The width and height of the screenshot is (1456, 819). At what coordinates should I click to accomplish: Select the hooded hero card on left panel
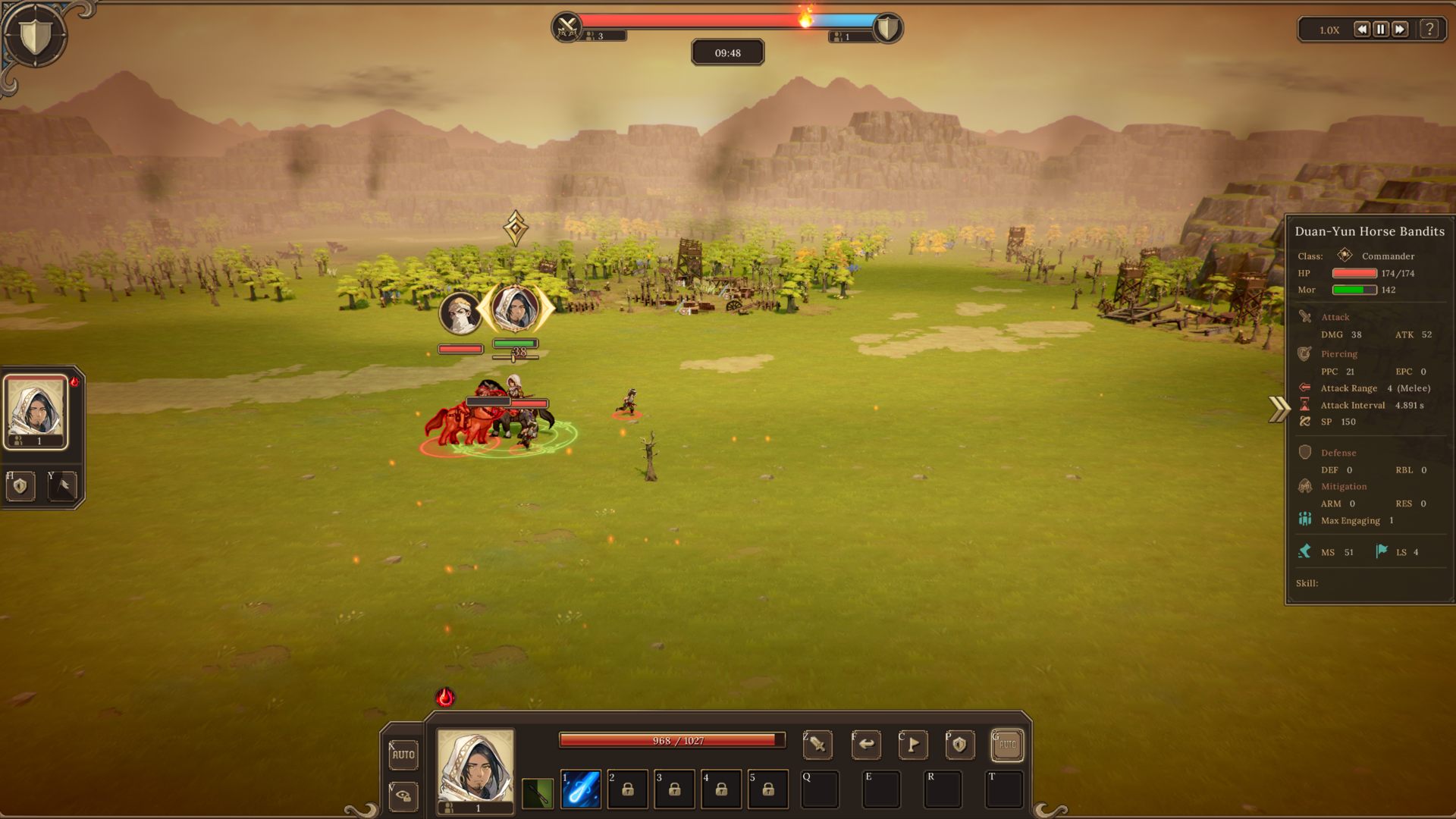(36, 411)
